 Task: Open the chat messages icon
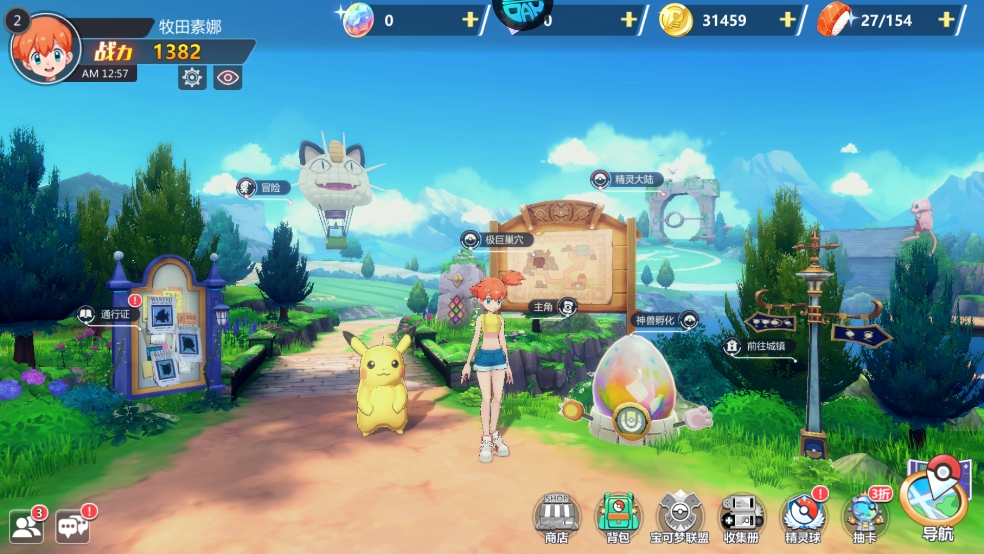tap(73, 526)
